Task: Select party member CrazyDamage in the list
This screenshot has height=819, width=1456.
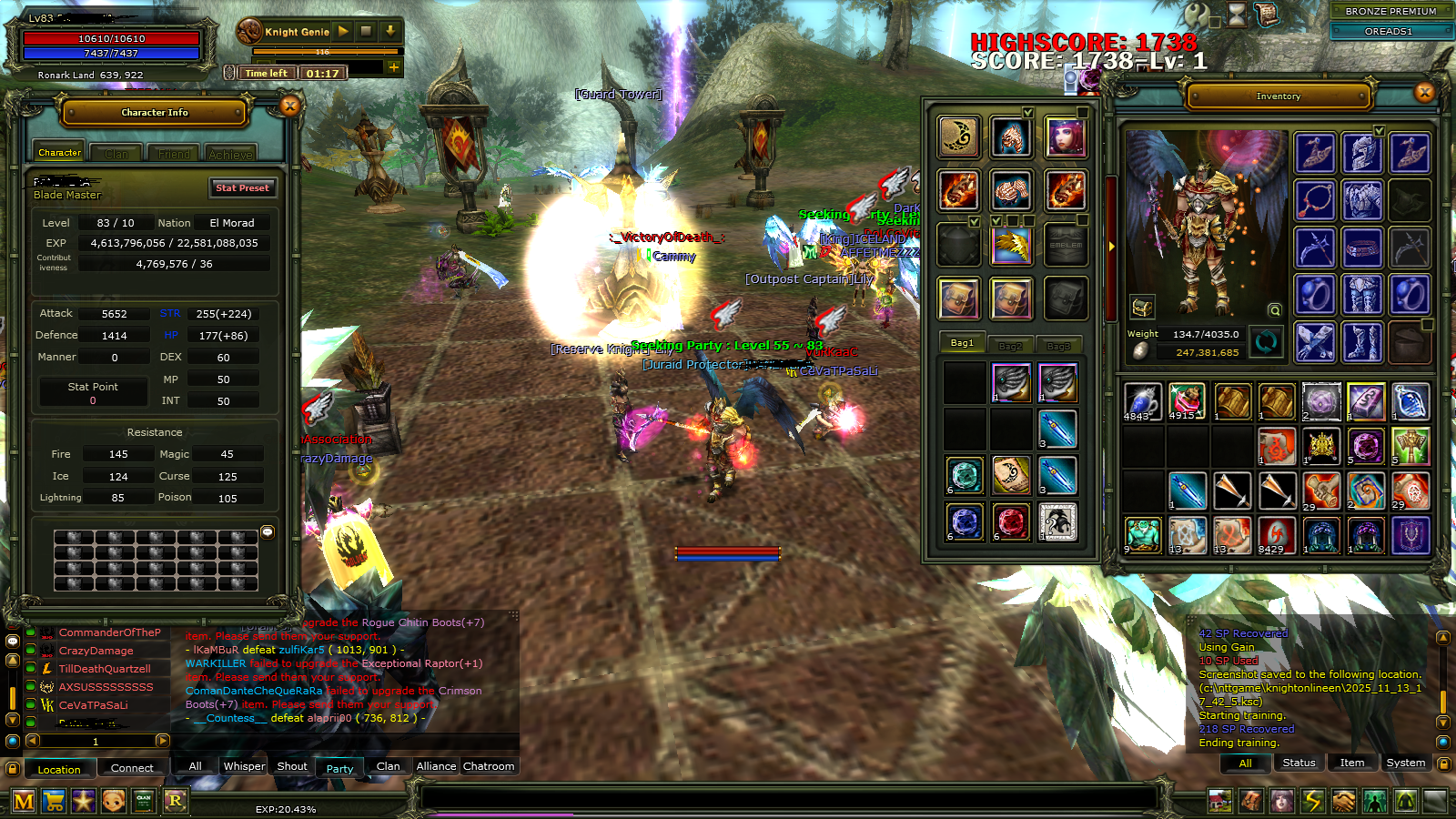Action: pyautogui.click(x=96, y=651)
